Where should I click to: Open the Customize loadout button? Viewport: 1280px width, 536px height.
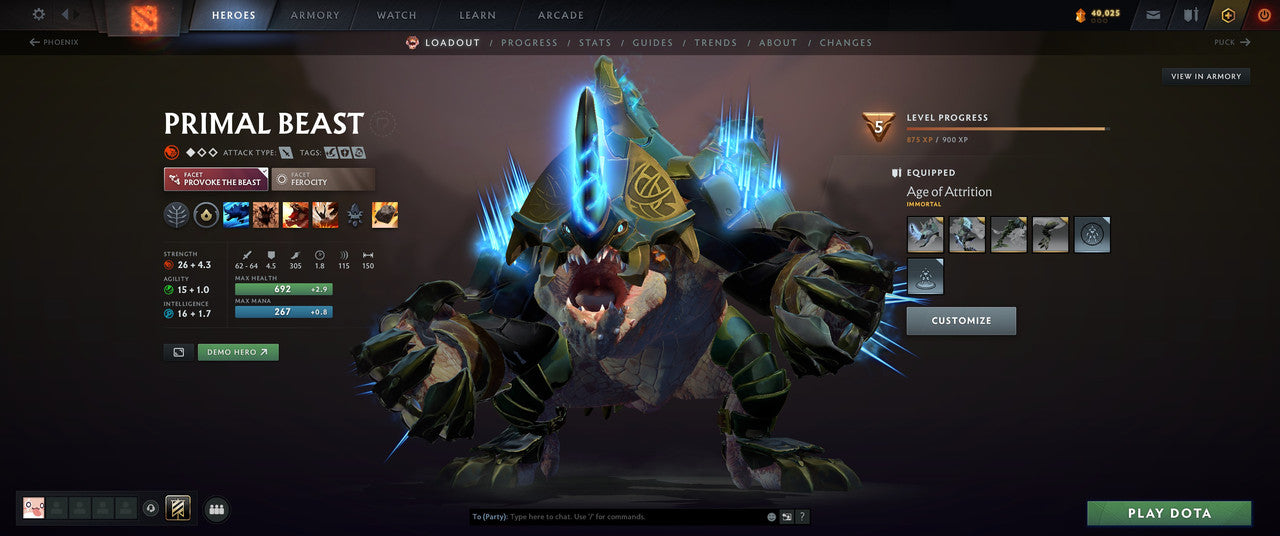click(x=961, y=321)
